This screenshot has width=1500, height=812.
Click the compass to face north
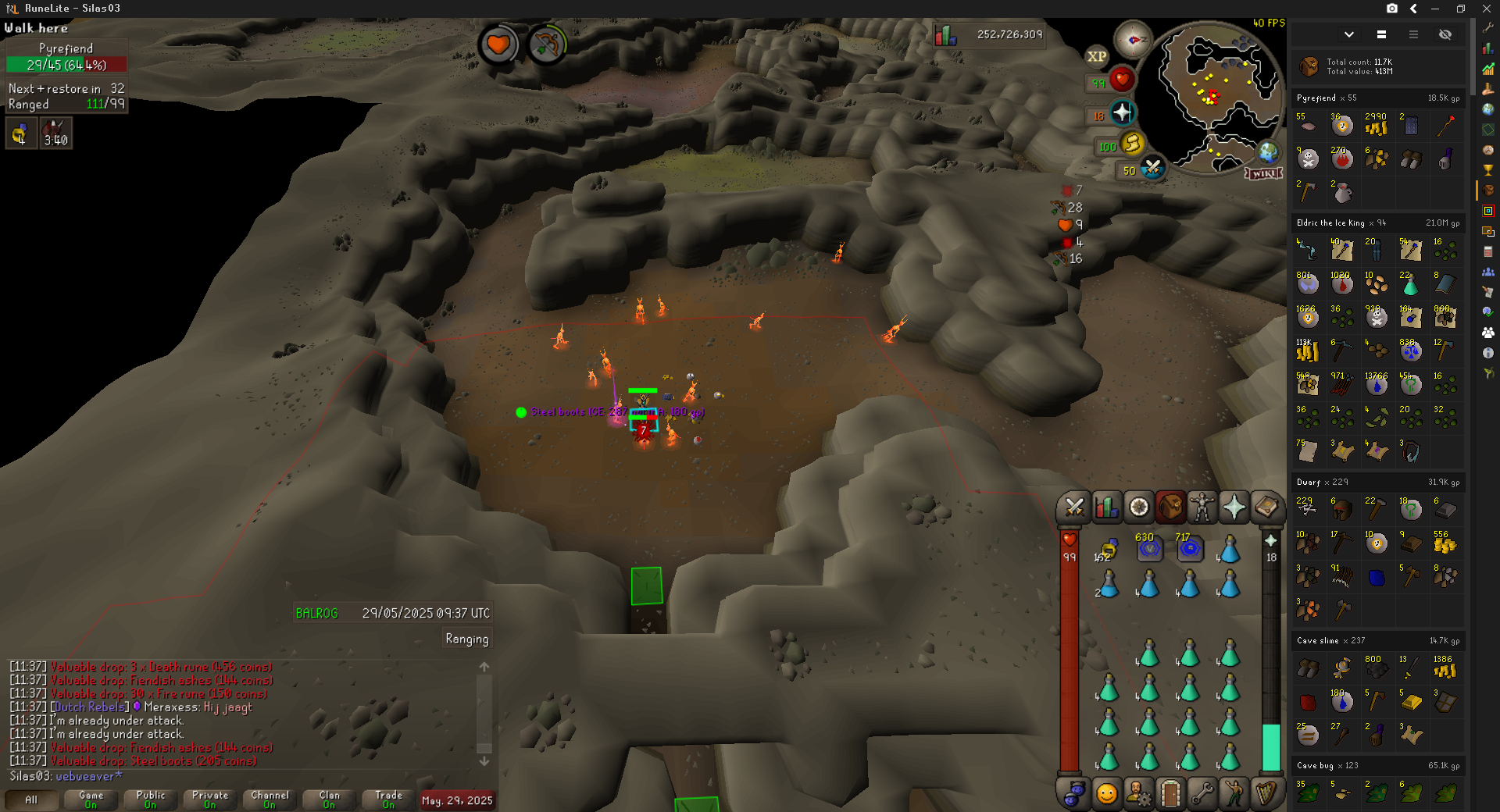coord(1132,39)
